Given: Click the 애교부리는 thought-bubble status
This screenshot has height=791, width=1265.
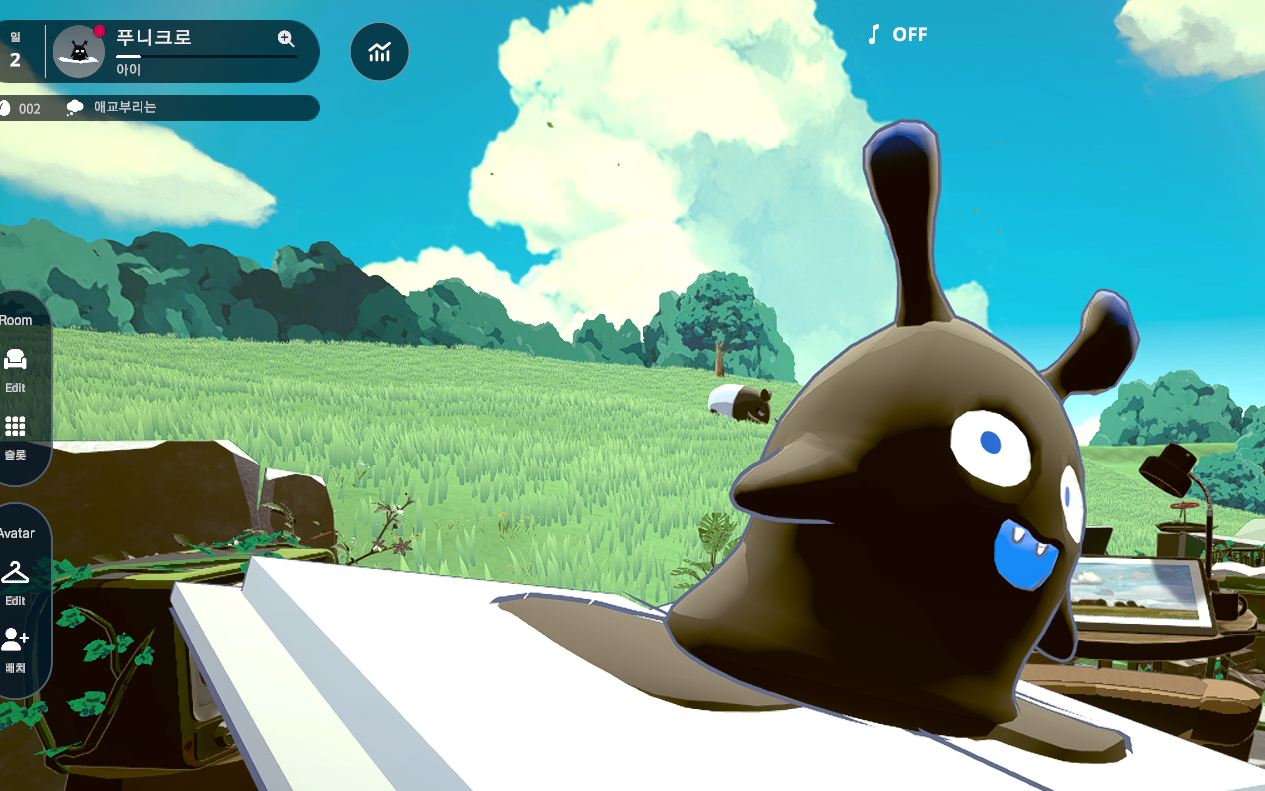Looking at the screenshot, I should point(112,107).
